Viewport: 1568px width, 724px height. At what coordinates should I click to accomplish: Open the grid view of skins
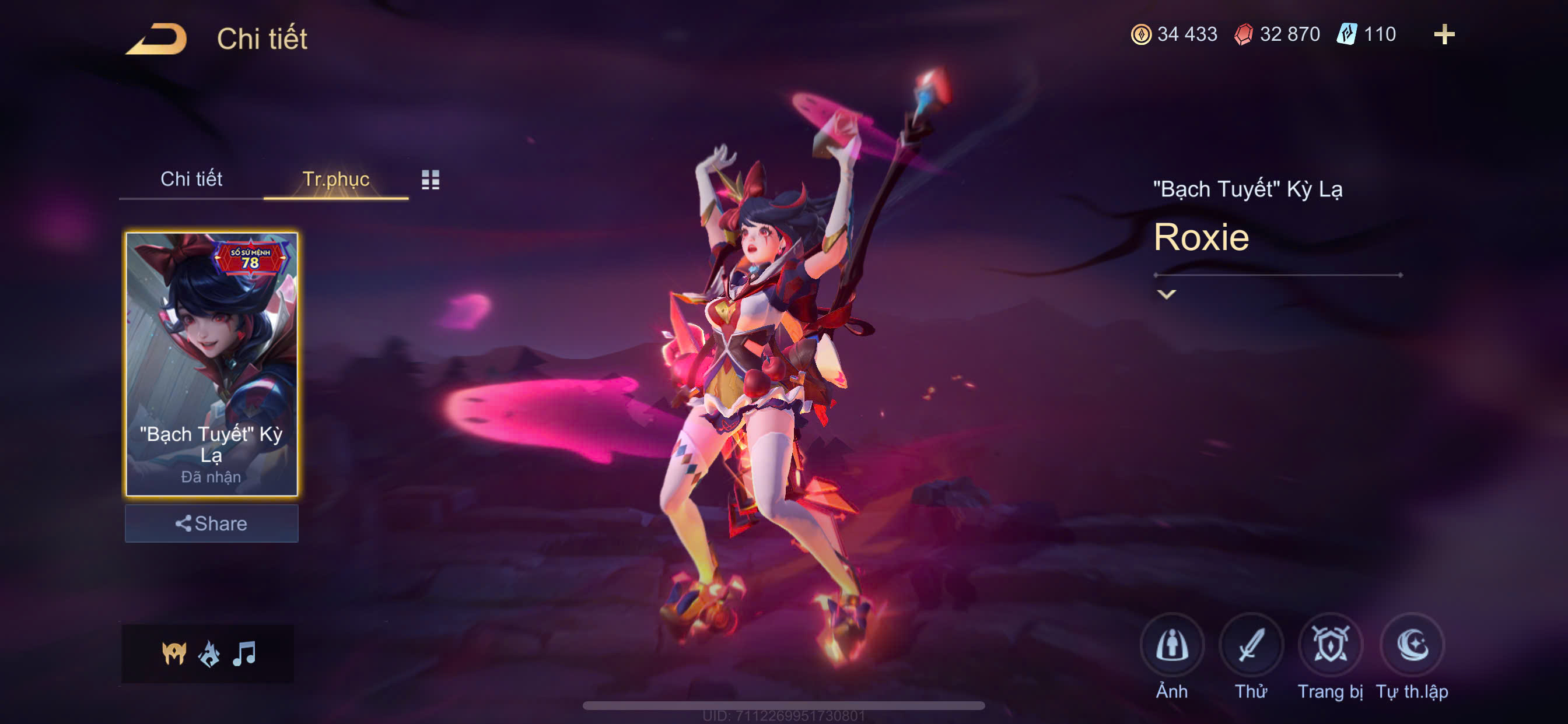[x=430, y=180]
